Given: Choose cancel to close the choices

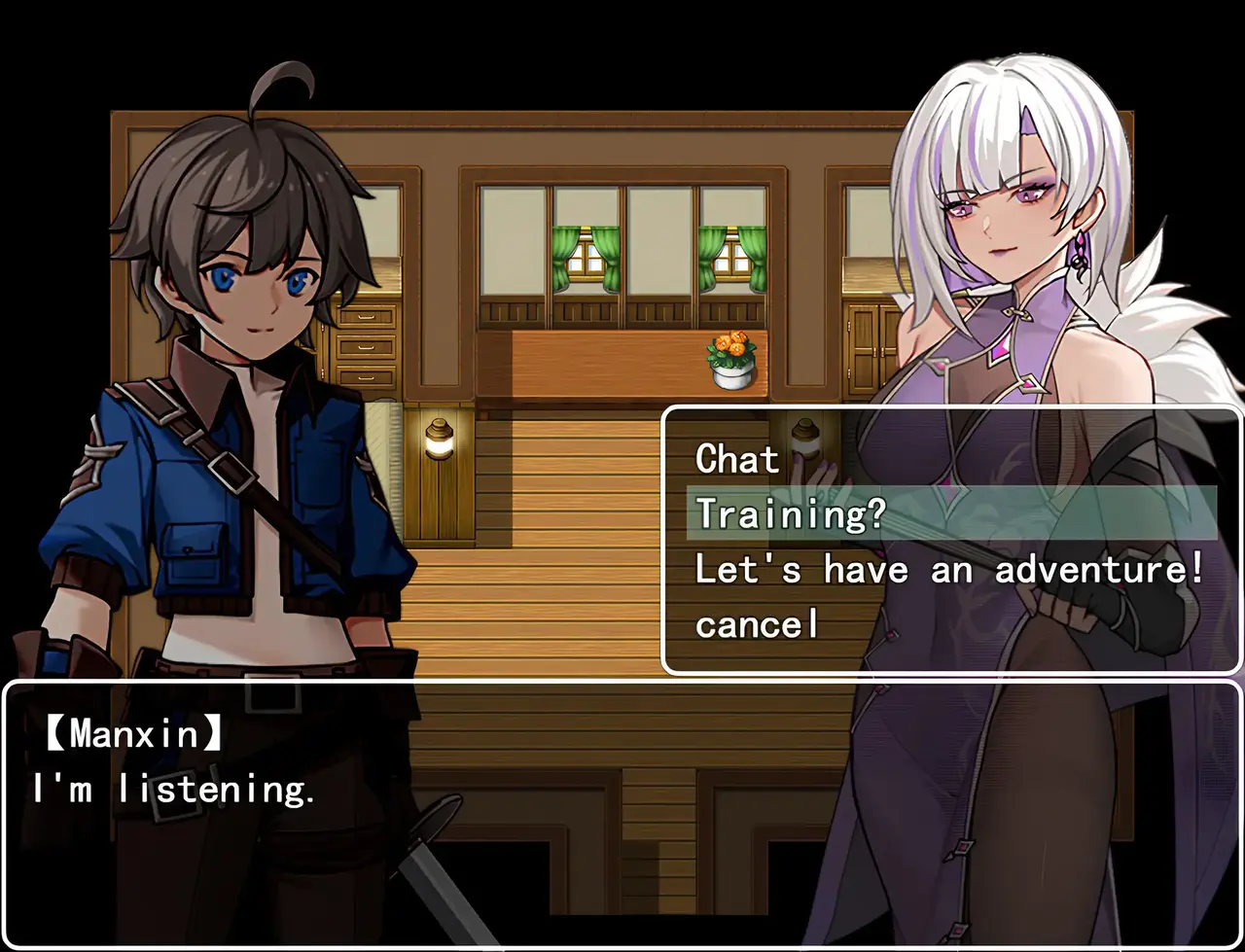Looking at the screenshot, I should pyautogui.click(x=758, y=624).
